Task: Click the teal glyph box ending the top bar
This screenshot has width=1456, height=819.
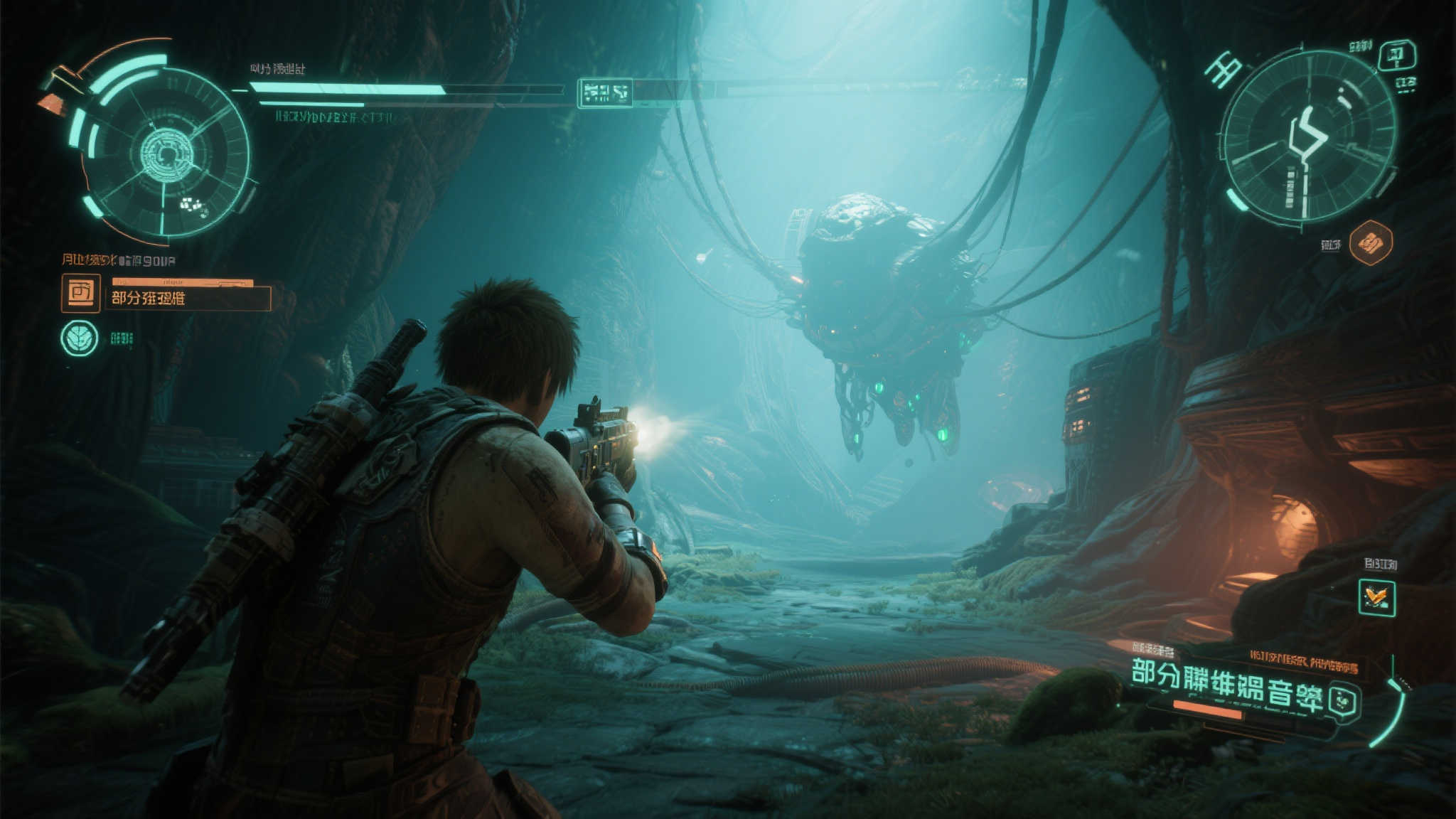Action: [x=605, y=92]
